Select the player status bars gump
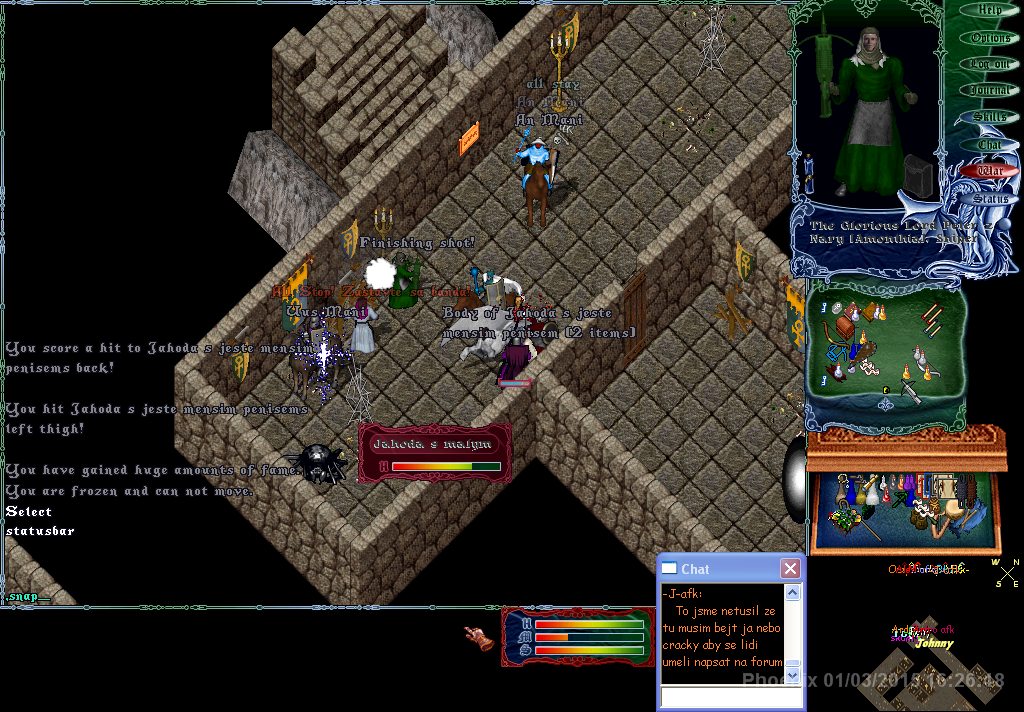1024x712 pixels. 578,637
